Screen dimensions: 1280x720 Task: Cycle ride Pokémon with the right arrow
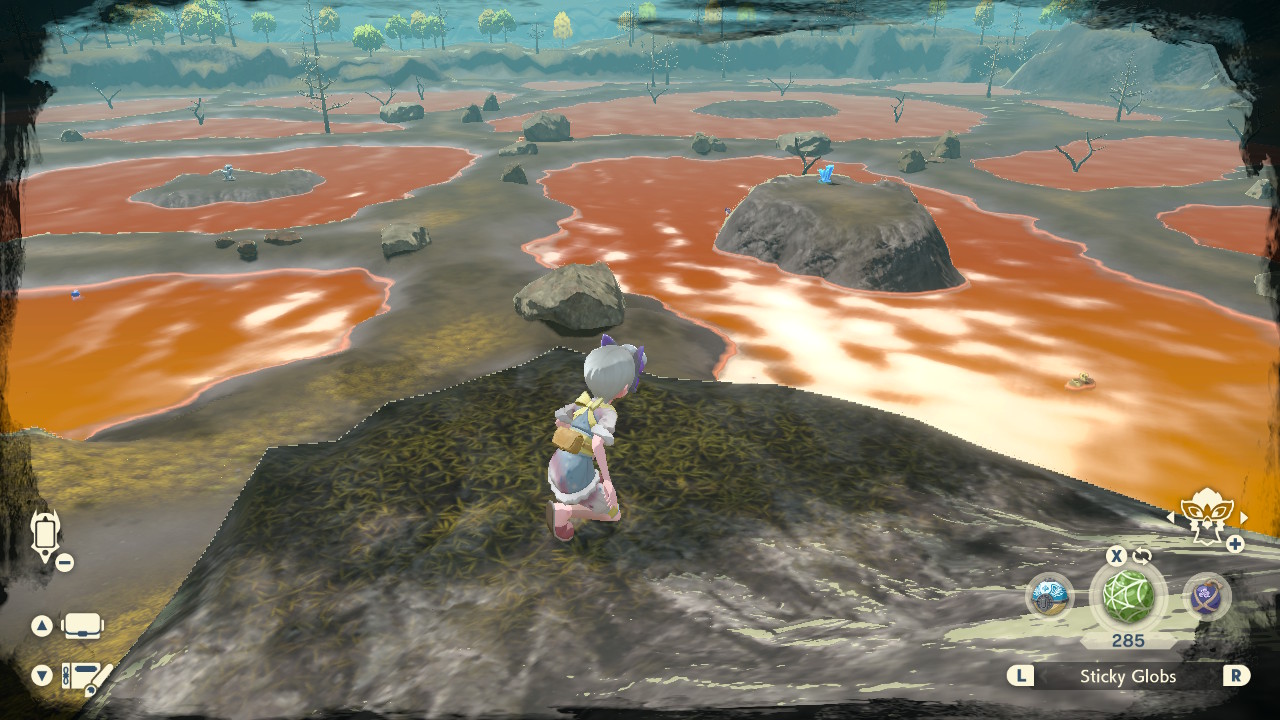(x=1244, y=518)
